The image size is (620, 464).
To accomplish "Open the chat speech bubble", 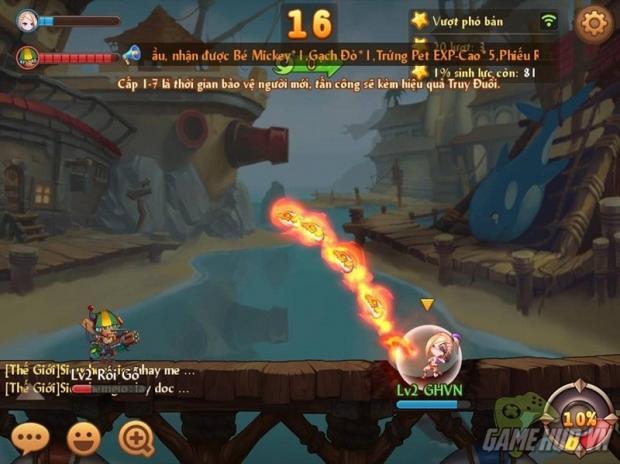I will [31, 437].
